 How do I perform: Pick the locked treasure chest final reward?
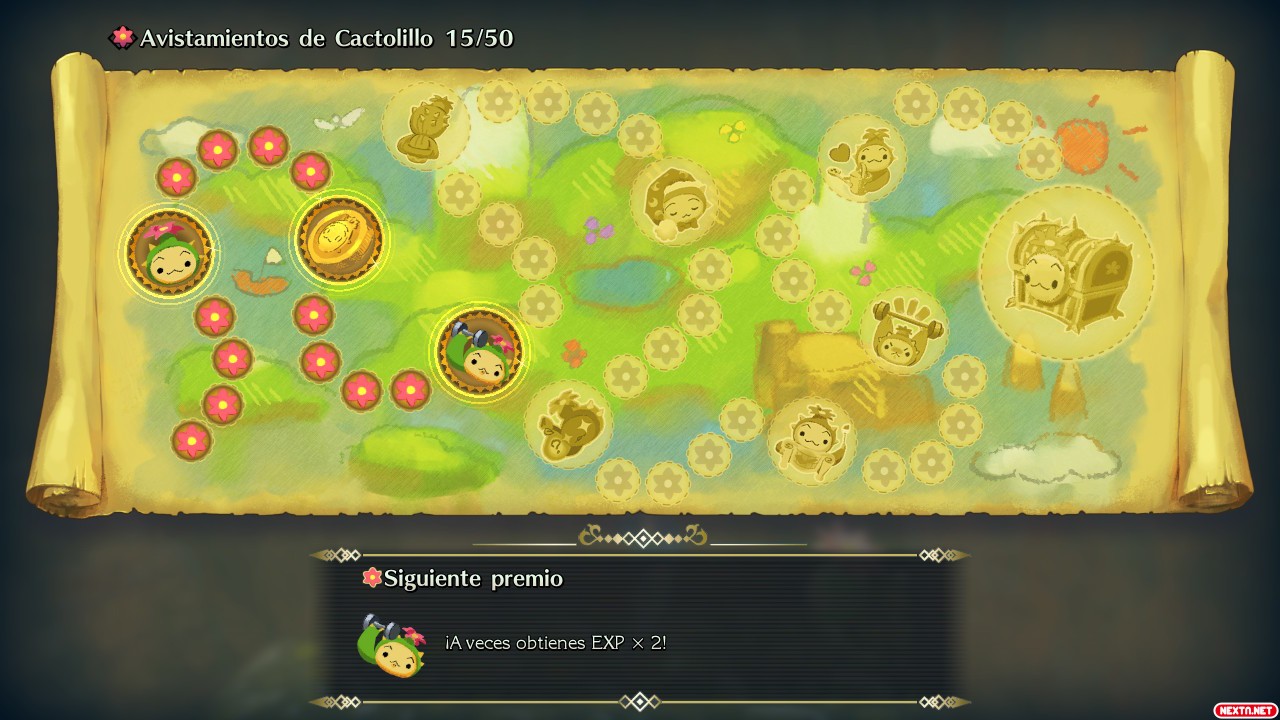pos(1066,272)
